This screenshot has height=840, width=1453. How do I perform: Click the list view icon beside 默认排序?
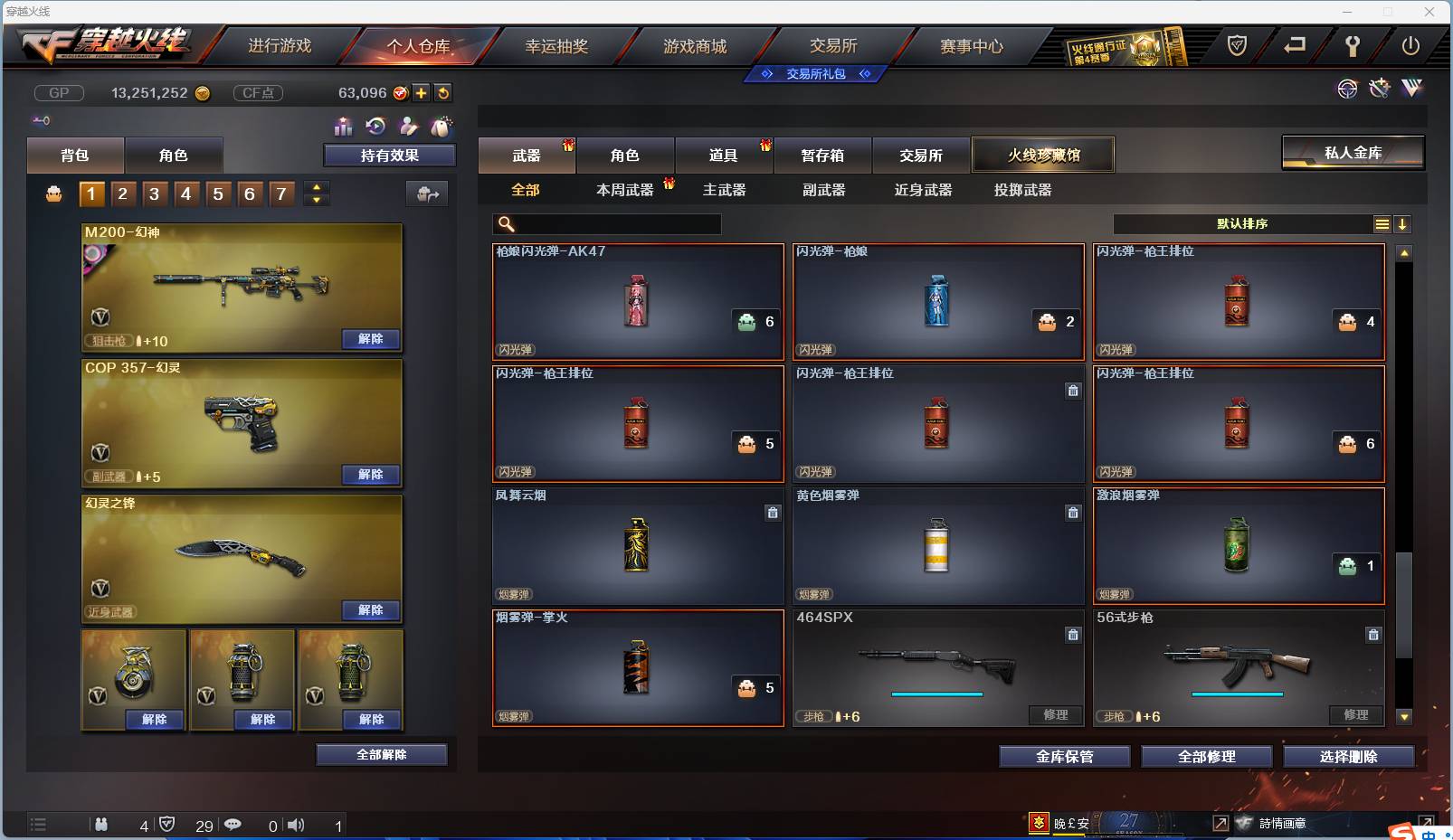1382,223
